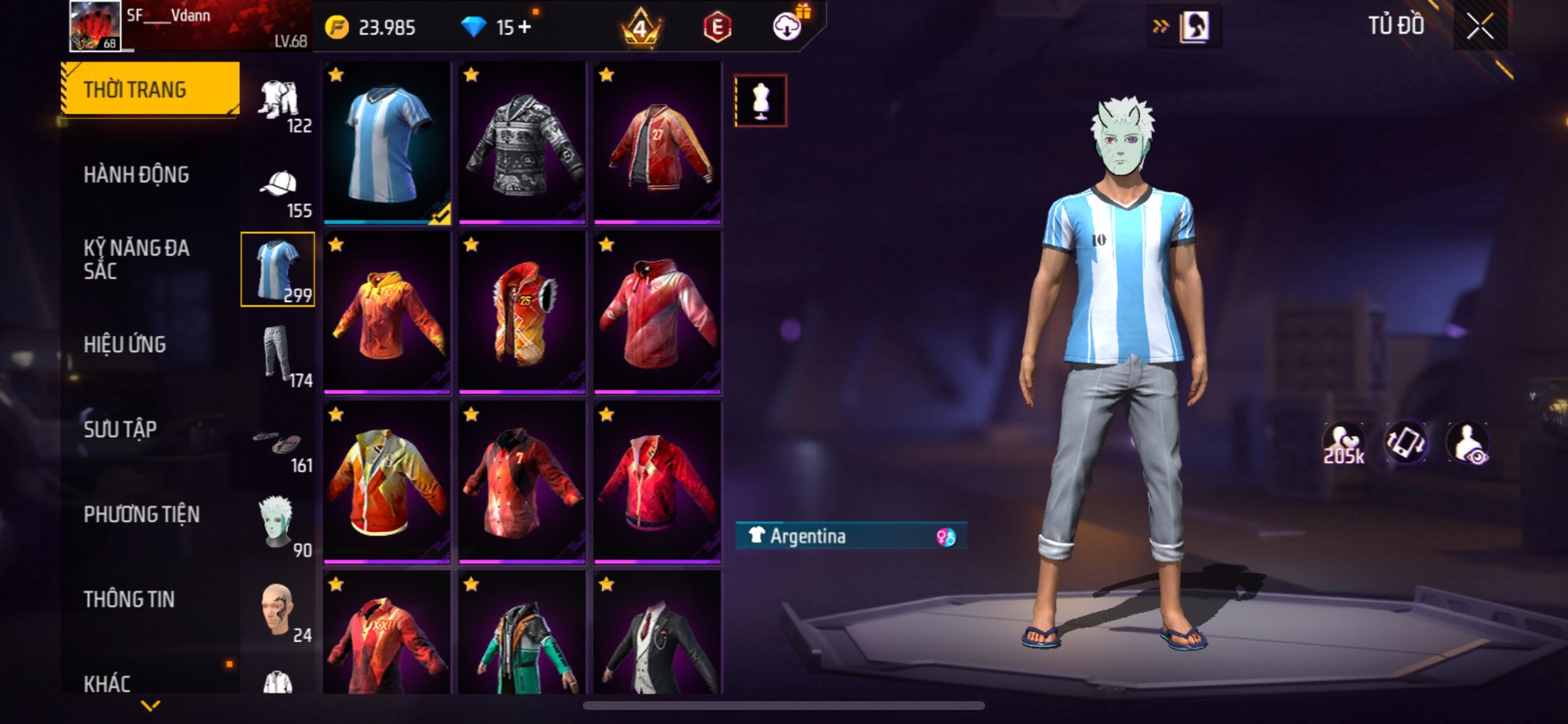Equip the Argentina striped jersey
This screenshot has height=724, width=1568.
point(387,143)
